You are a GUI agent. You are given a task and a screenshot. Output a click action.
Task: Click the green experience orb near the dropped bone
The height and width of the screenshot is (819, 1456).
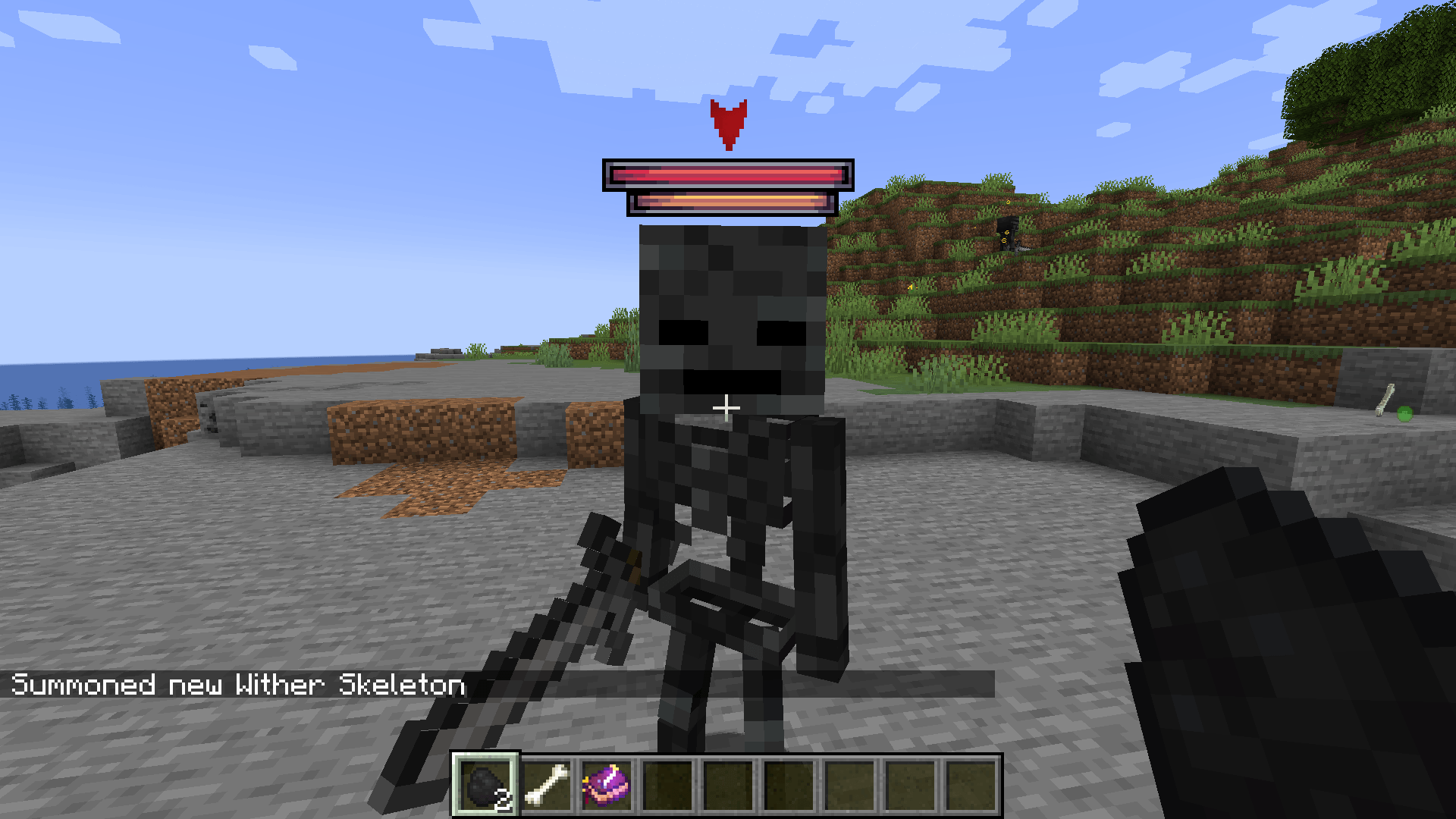1404,415
